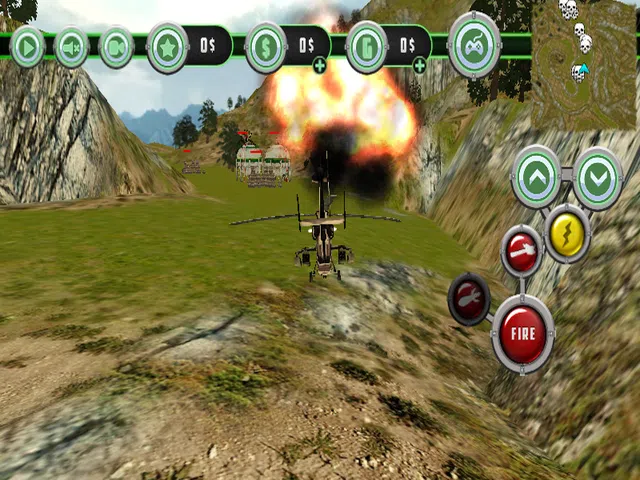Screen dimensions: 640x480
Task: Switch view with the camera icon
Action: (x=116, y=47)
